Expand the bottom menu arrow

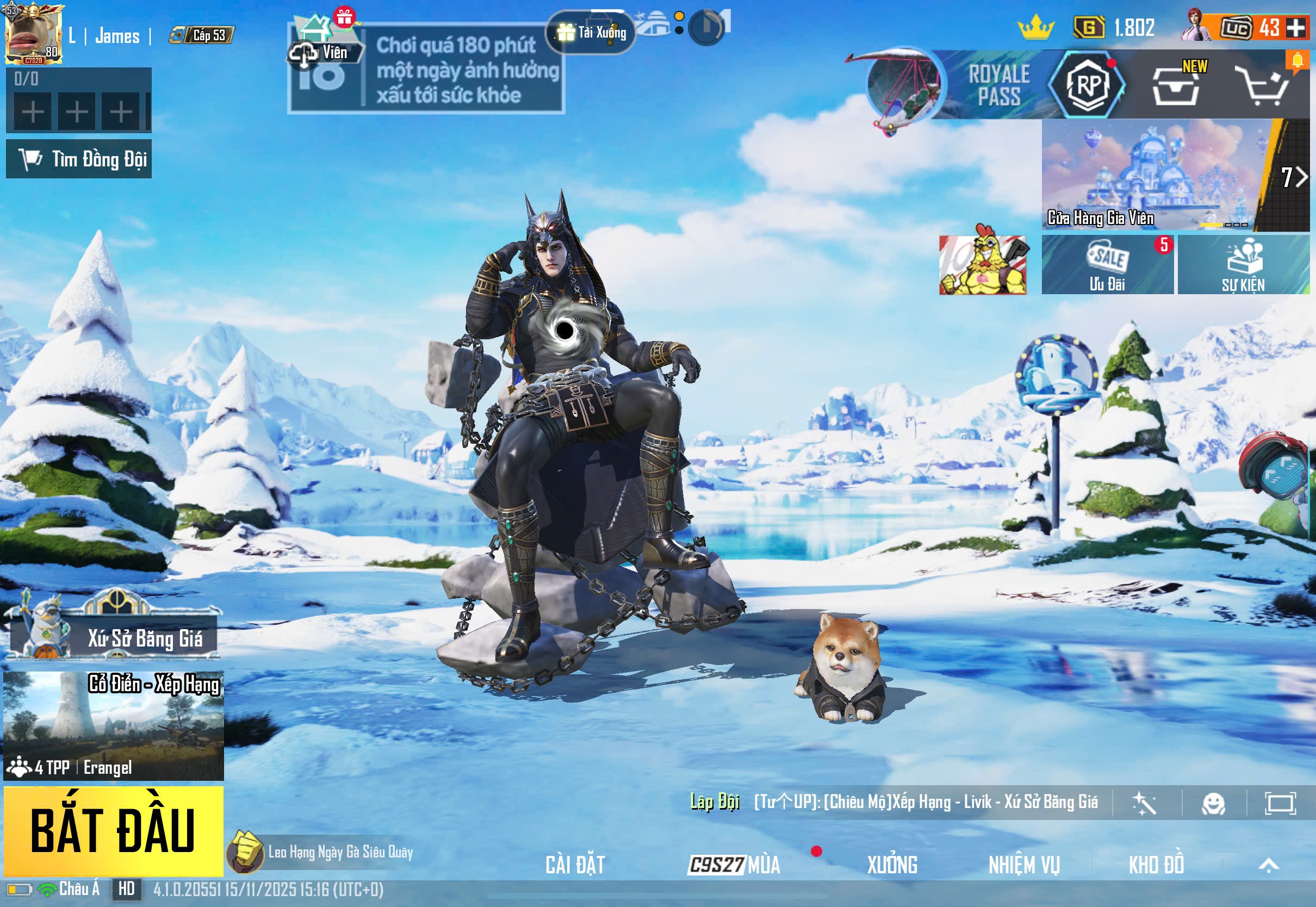1269,865
